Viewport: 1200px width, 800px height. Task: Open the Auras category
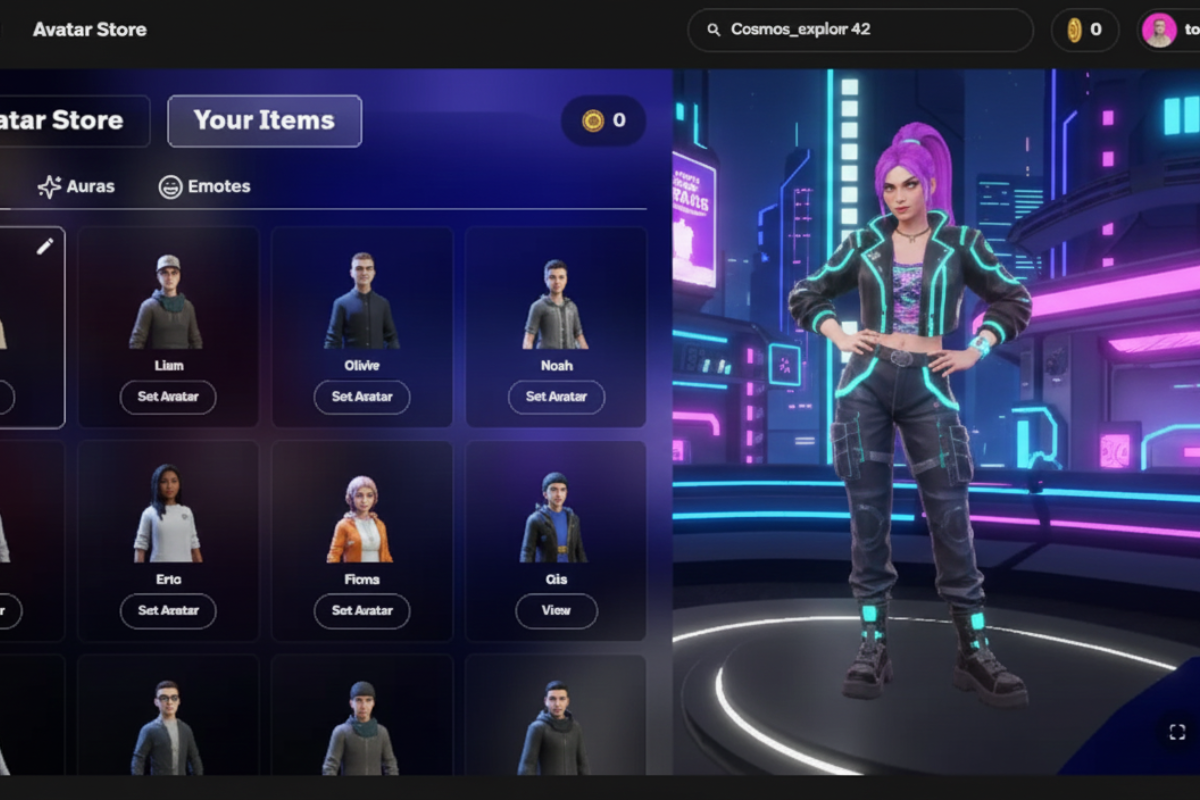pos(76,187)
